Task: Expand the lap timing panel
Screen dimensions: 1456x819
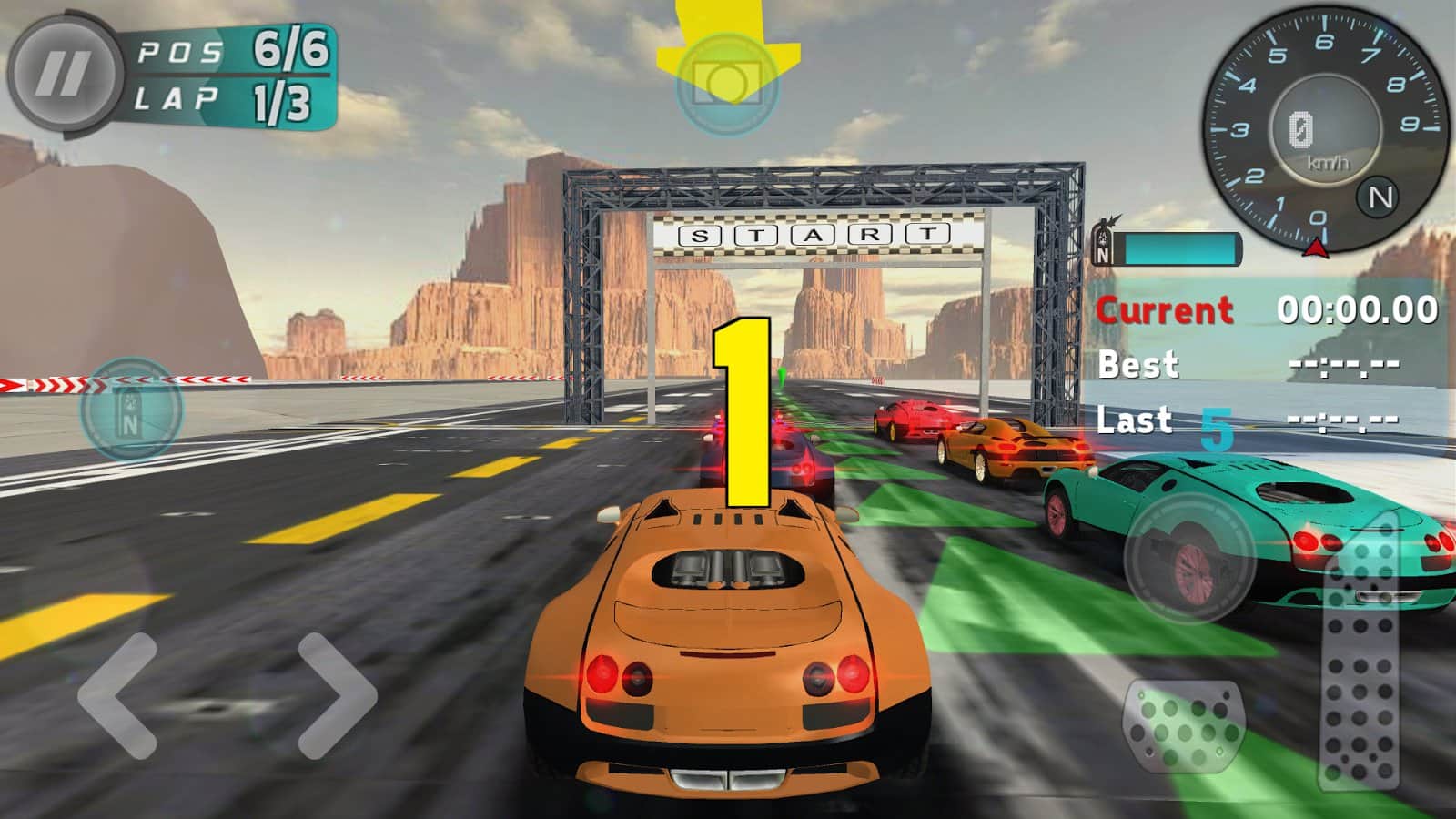Action: [1265, 364]
